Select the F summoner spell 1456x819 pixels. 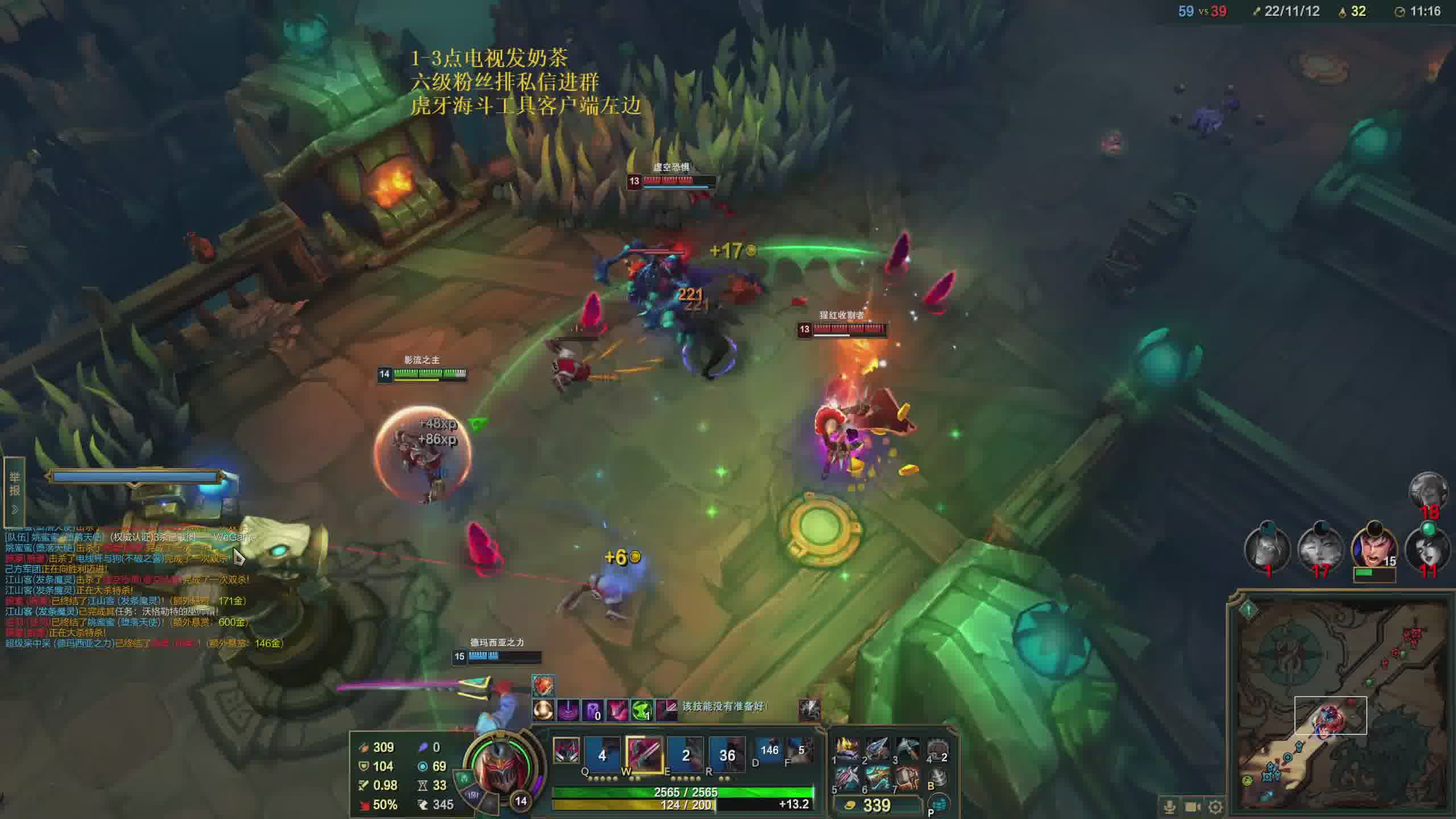[x=799, y=751]
